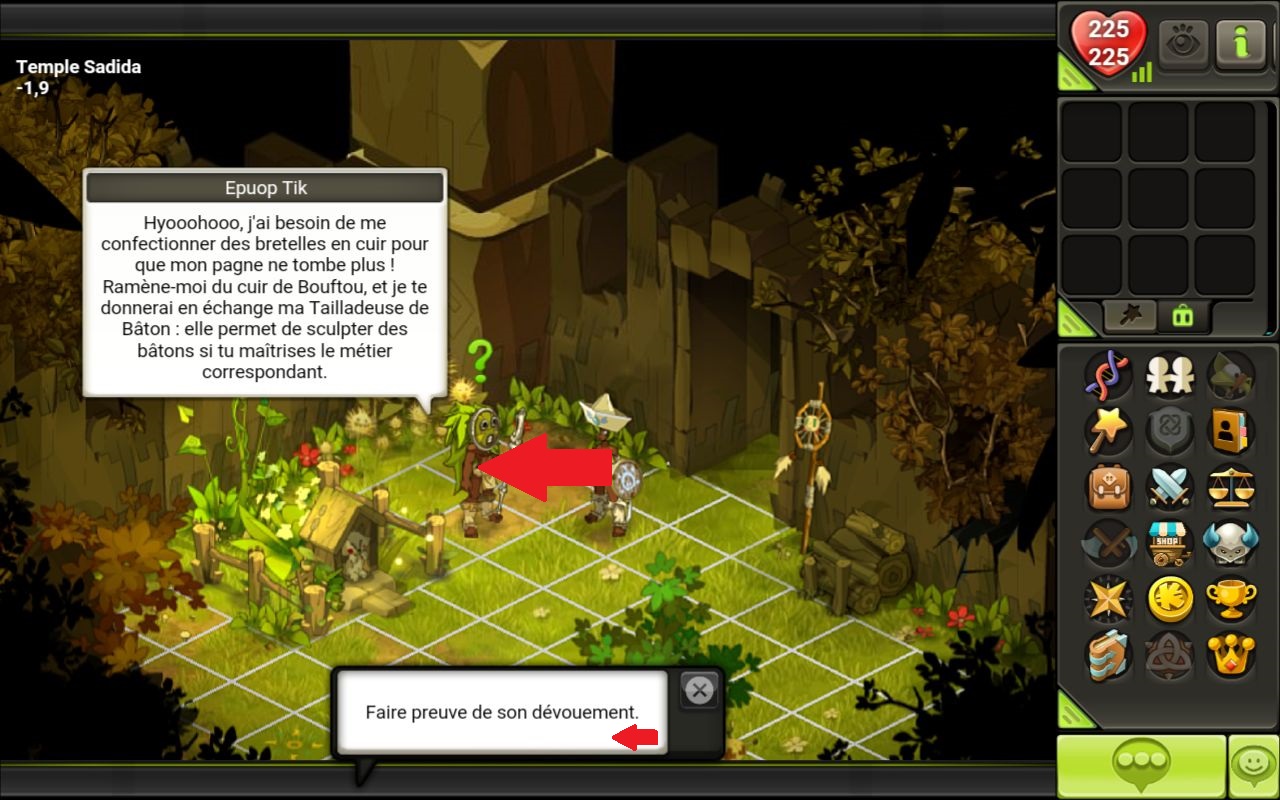1280x800 pixels.
Task: Open the Shop cart icon
Action: point(1168,543)
